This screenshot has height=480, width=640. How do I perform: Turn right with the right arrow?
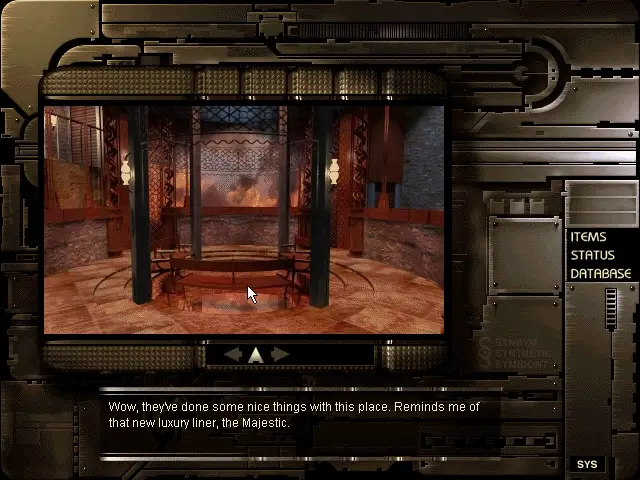[x=280, y=354]
